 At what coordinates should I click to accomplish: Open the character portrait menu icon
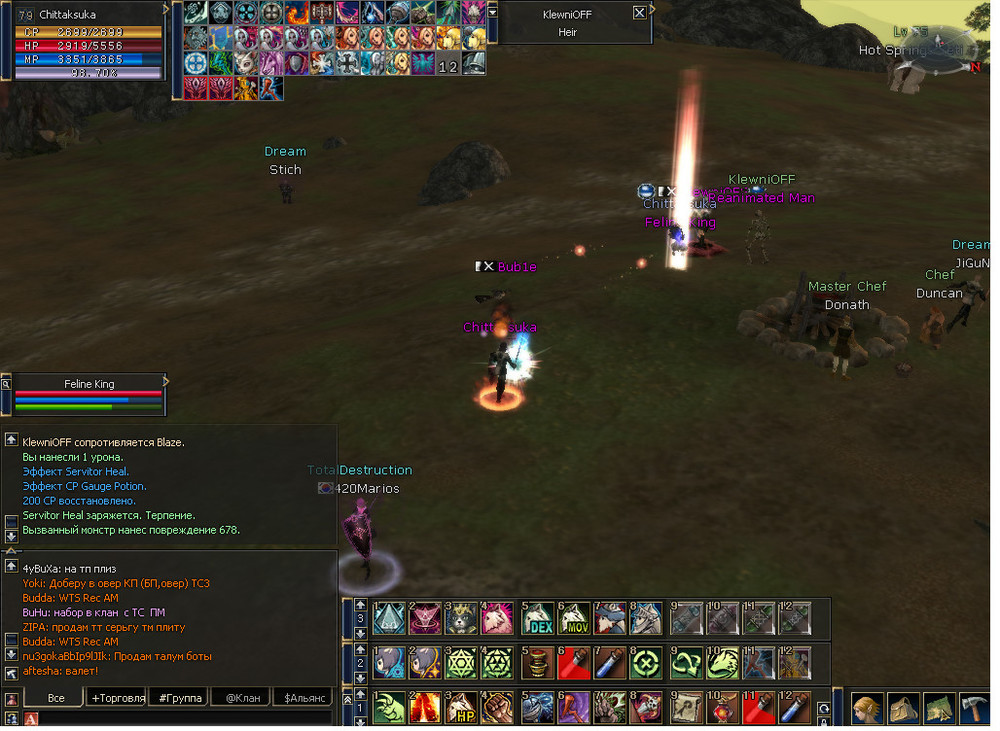click(x=867, y=709)
